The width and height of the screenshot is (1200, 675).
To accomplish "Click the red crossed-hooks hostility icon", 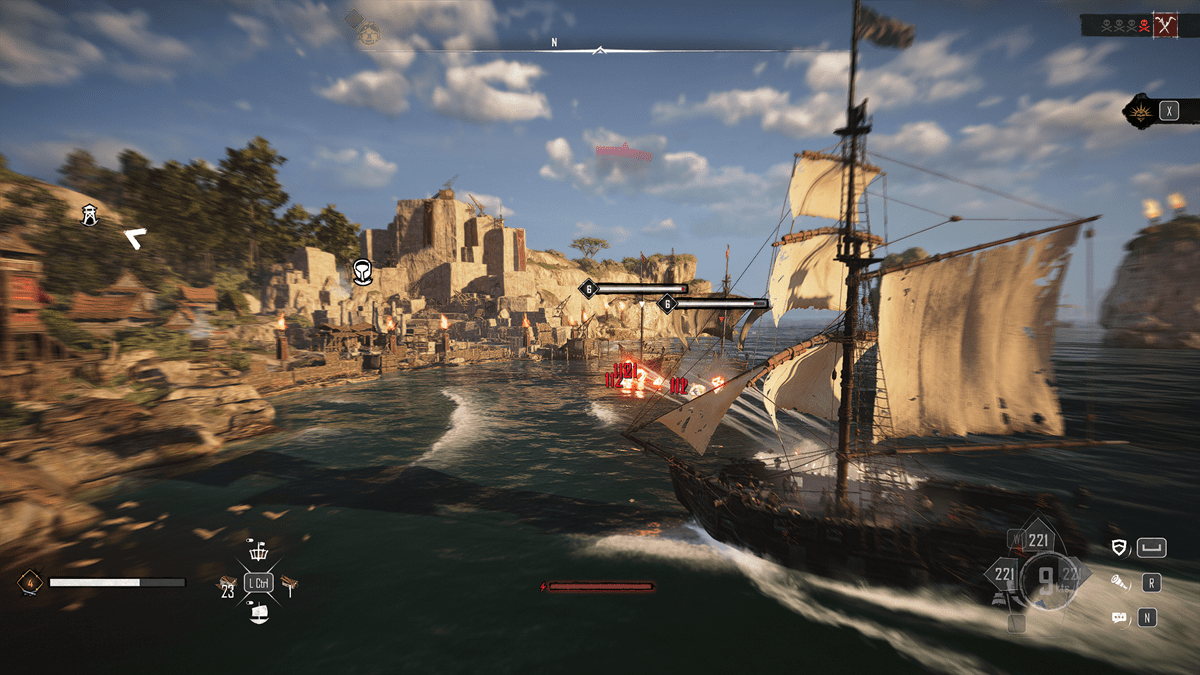I will pyautogui.click(x=1164, y=26).
